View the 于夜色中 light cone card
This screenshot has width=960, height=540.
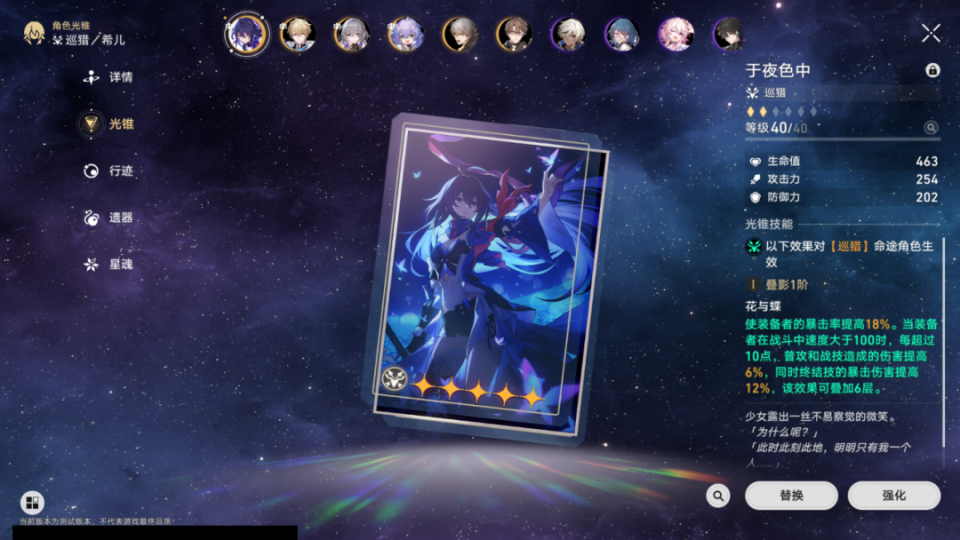point(485,275)
